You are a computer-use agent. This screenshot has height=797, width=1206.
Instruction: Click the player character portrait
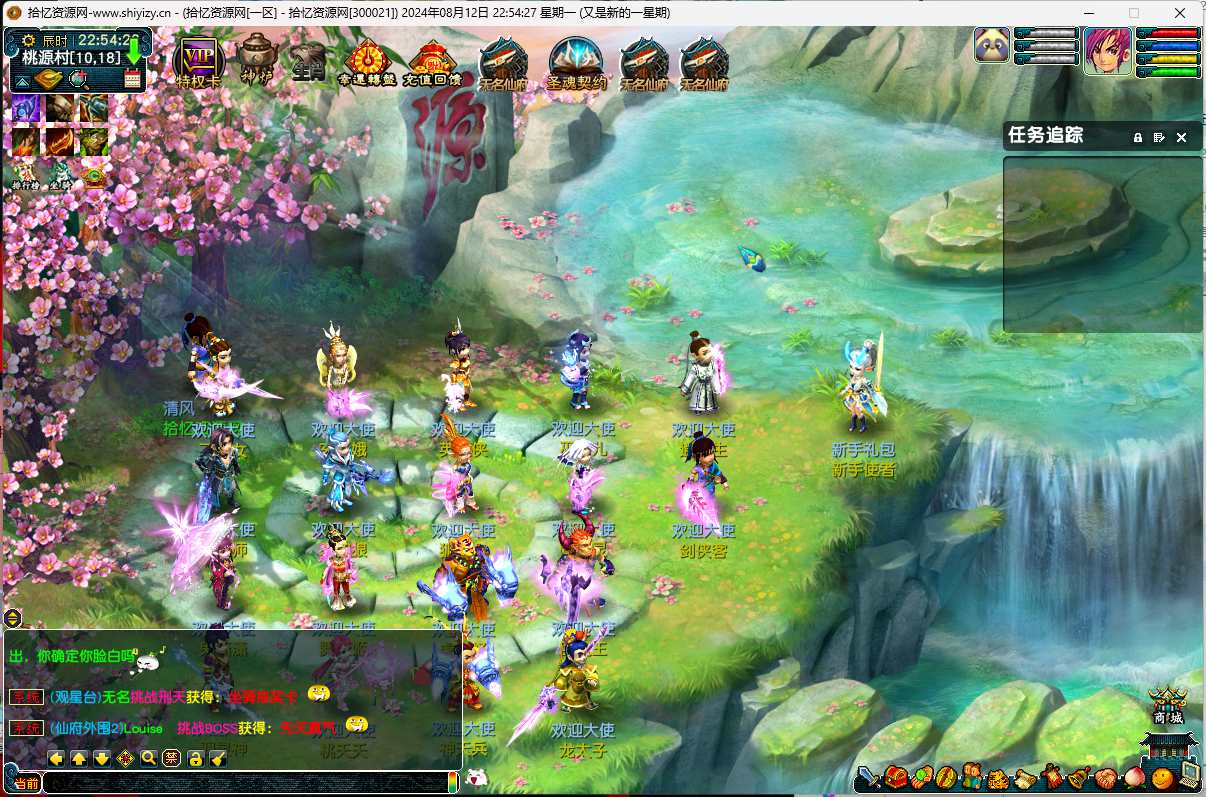[1107, 50]
